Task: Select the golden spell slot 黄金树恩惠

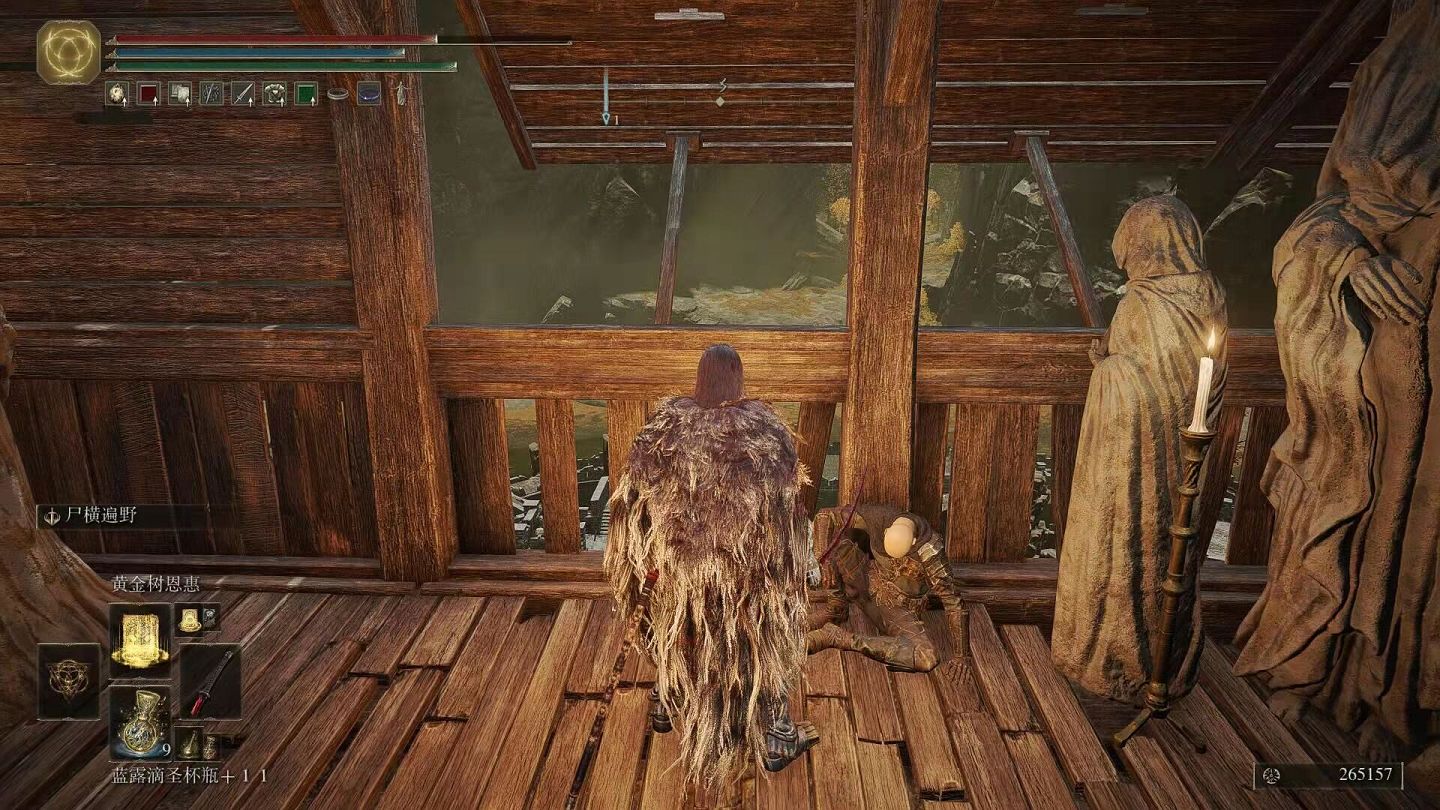Action: point(139,636)
